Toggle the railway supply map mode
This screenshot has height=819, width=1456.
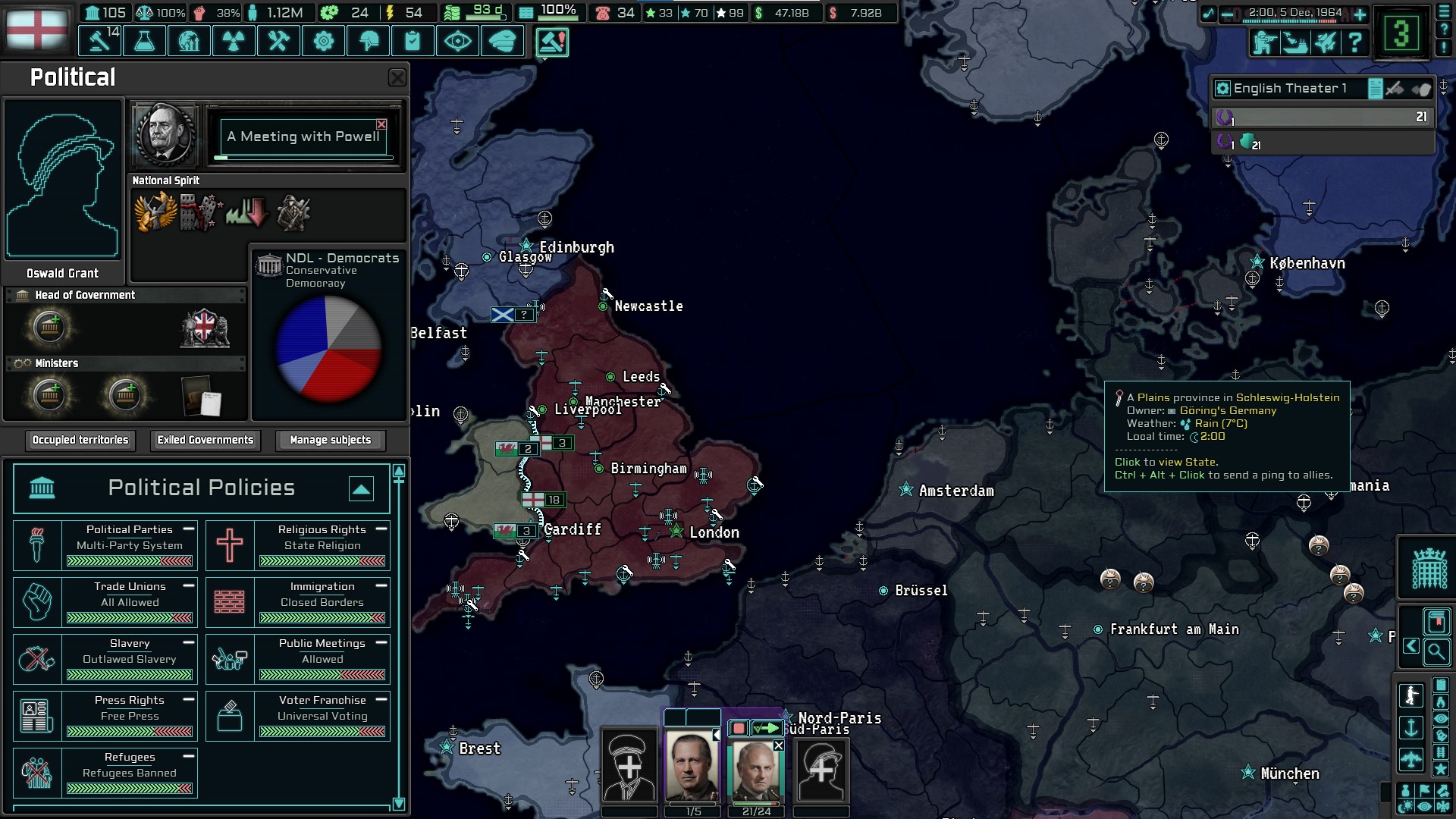(x=1441, y=752)
